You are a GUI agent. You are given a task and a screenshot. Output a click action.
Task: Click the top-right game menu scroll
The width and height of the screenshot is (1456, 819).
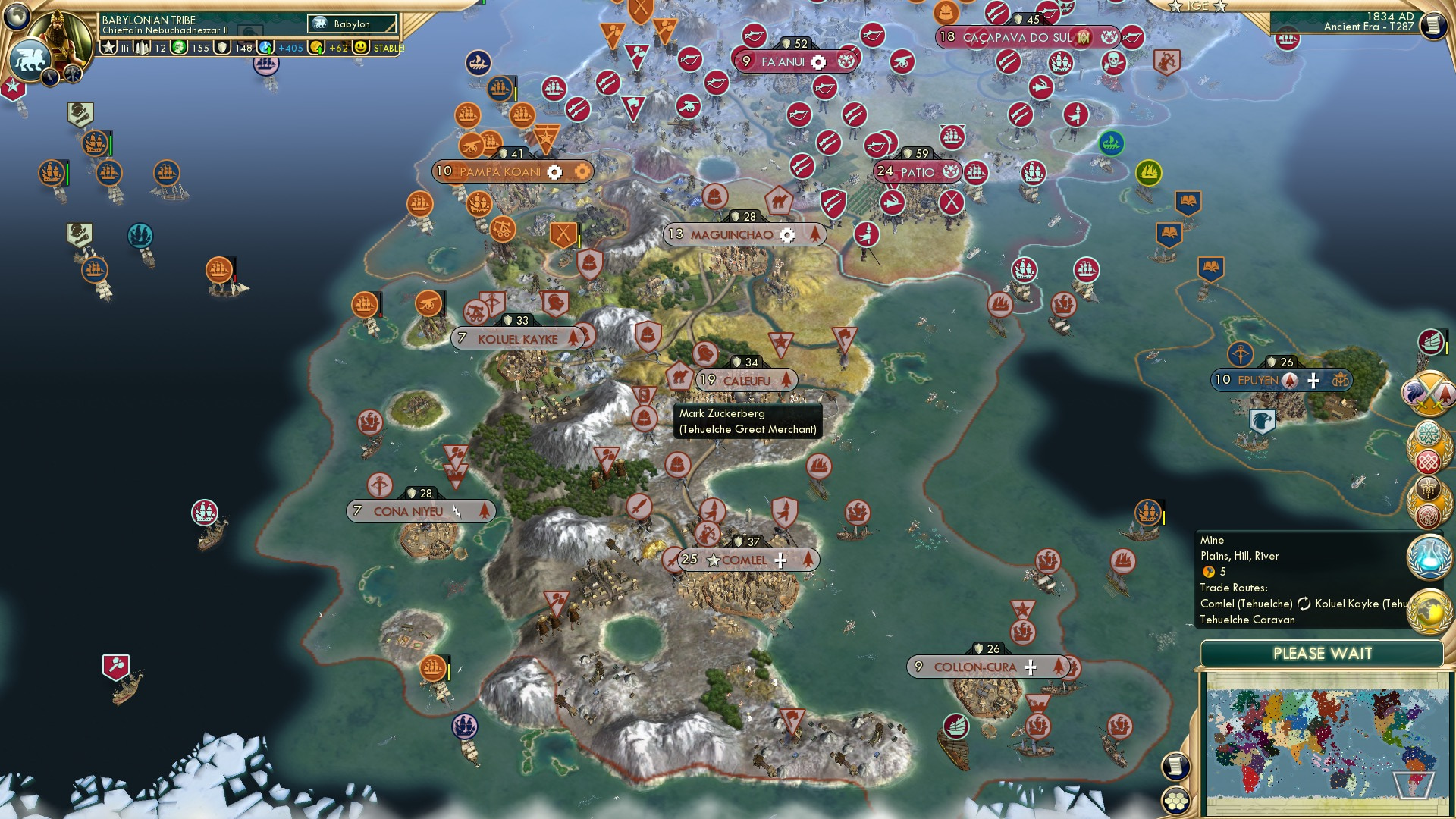click(1433, 26)
